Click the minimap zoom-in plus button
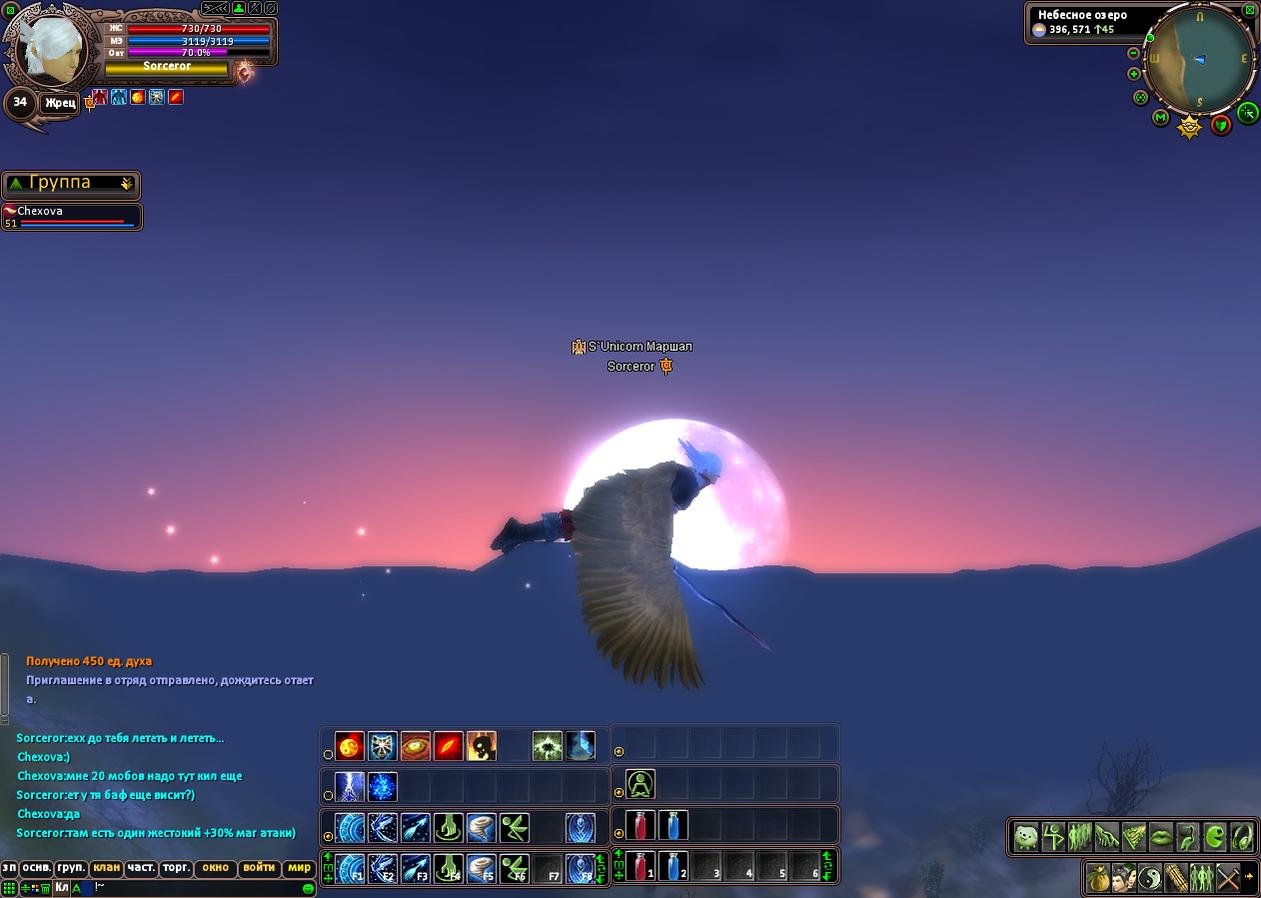This screenshot has height=898, width=1261. [1133, 74]
